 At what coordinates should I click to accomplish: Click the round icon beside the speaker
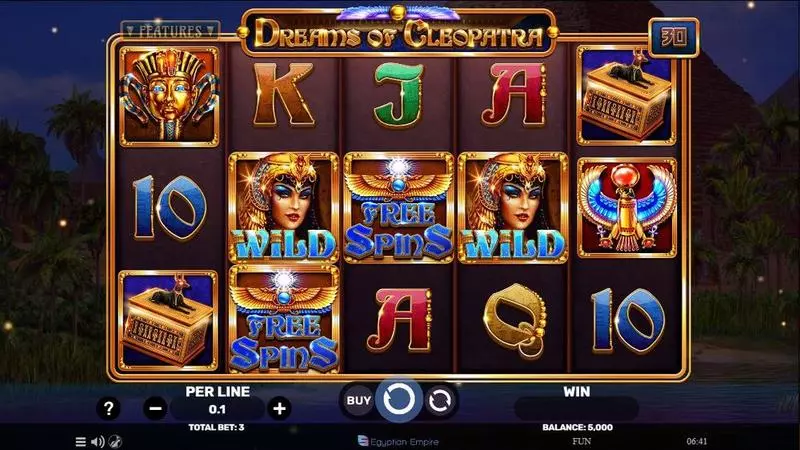pos(115,440)
